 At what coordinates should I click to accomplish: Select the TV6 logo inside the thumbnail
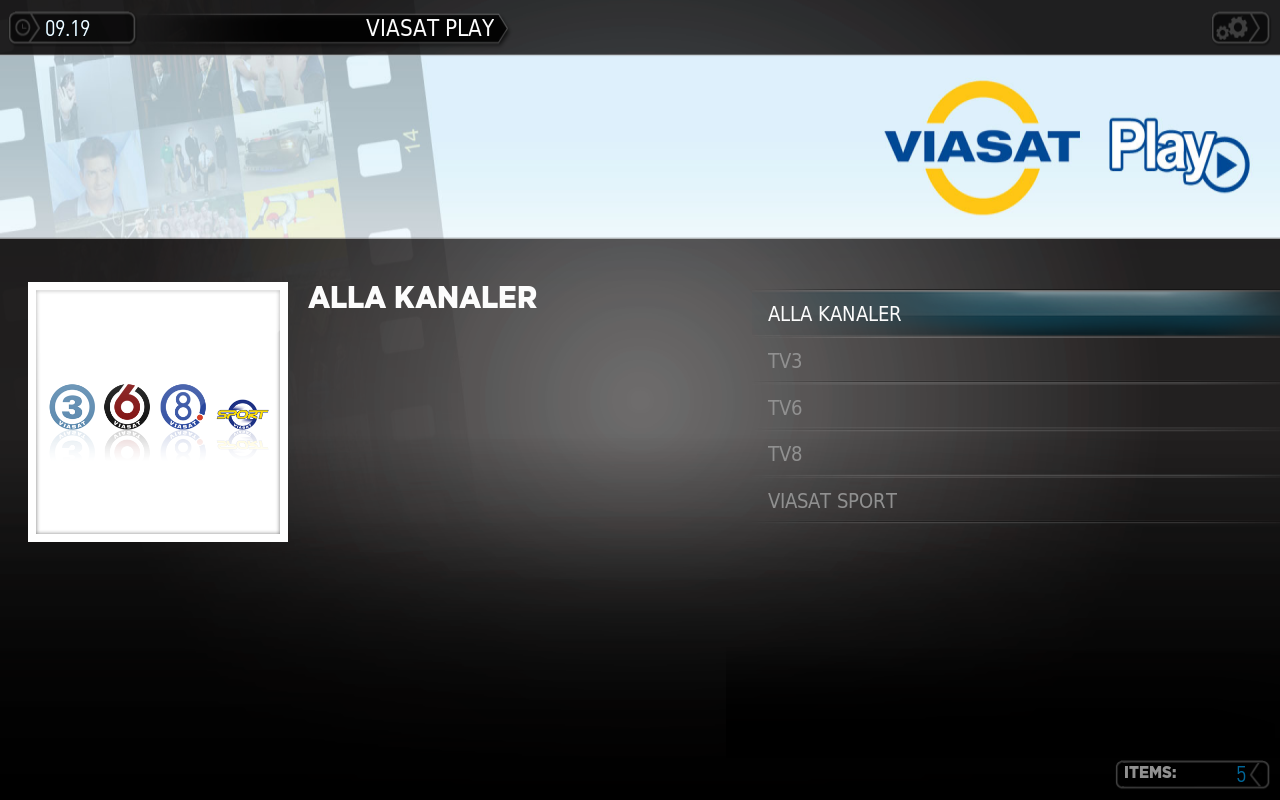click(x=126, y=407)
